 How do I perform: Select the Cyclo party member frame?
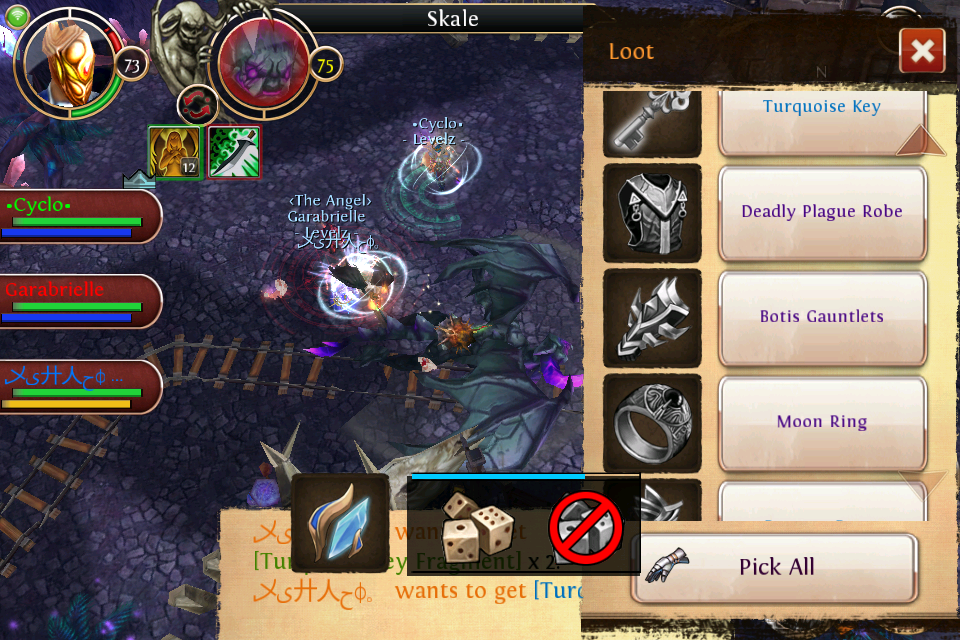click(78, 215)
